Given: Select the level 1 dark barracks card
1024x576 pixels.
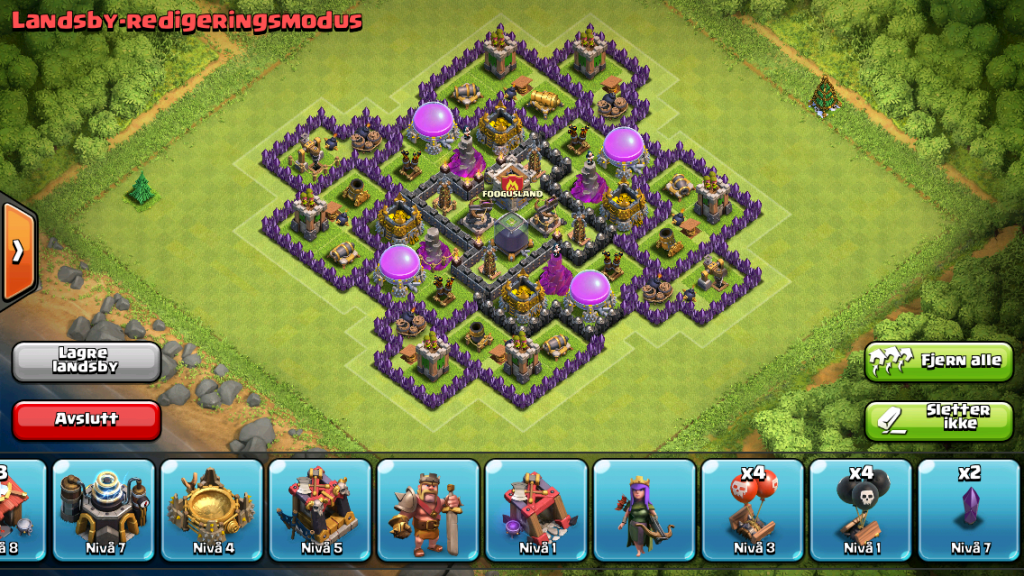Looking at the screenshot, I should [x=535, y=508].
